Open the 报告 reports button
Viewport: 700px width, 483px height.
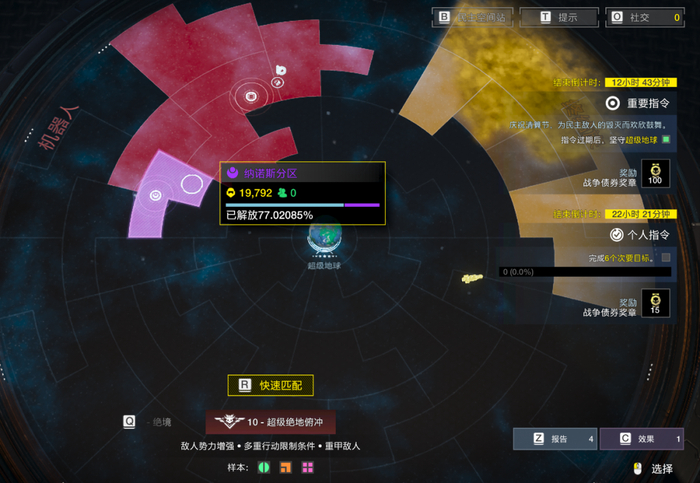pyautogui.click(x=555, y=438)
